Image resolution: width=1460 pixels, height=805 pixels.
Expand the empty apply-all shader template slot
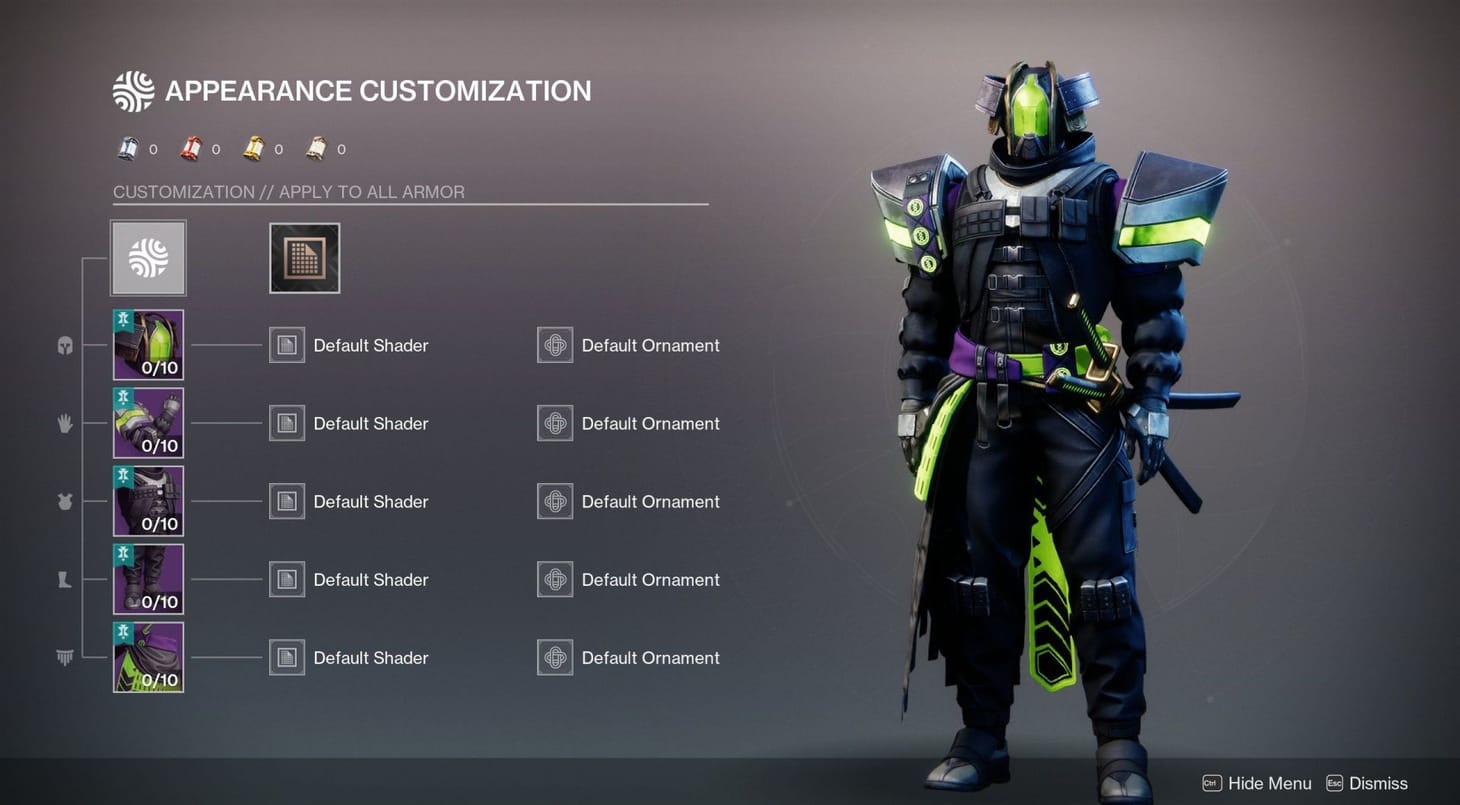tap(304, 257)
